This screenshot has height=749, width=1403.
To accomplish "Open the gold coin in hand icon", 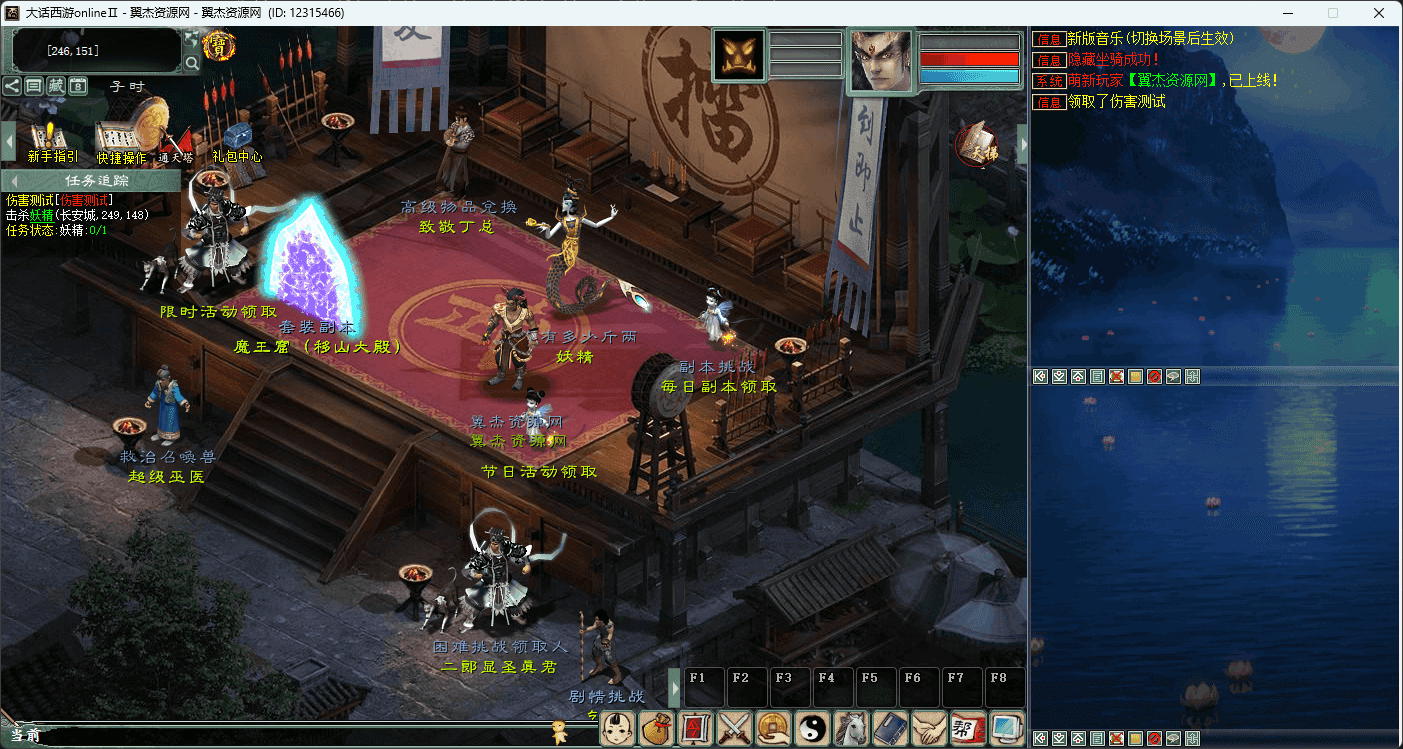I will coord(773,727).
